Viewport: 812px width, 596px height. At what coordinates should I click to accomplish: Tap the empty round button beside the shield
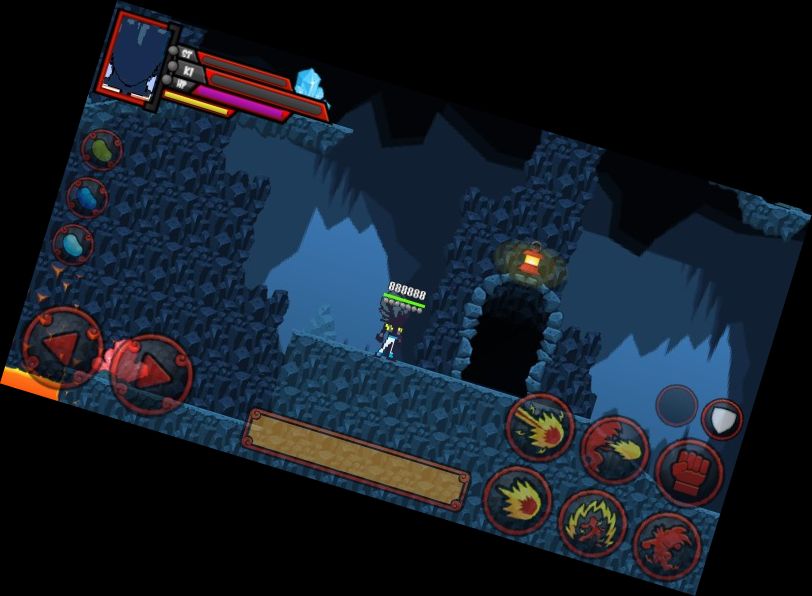tap(677, 406)
